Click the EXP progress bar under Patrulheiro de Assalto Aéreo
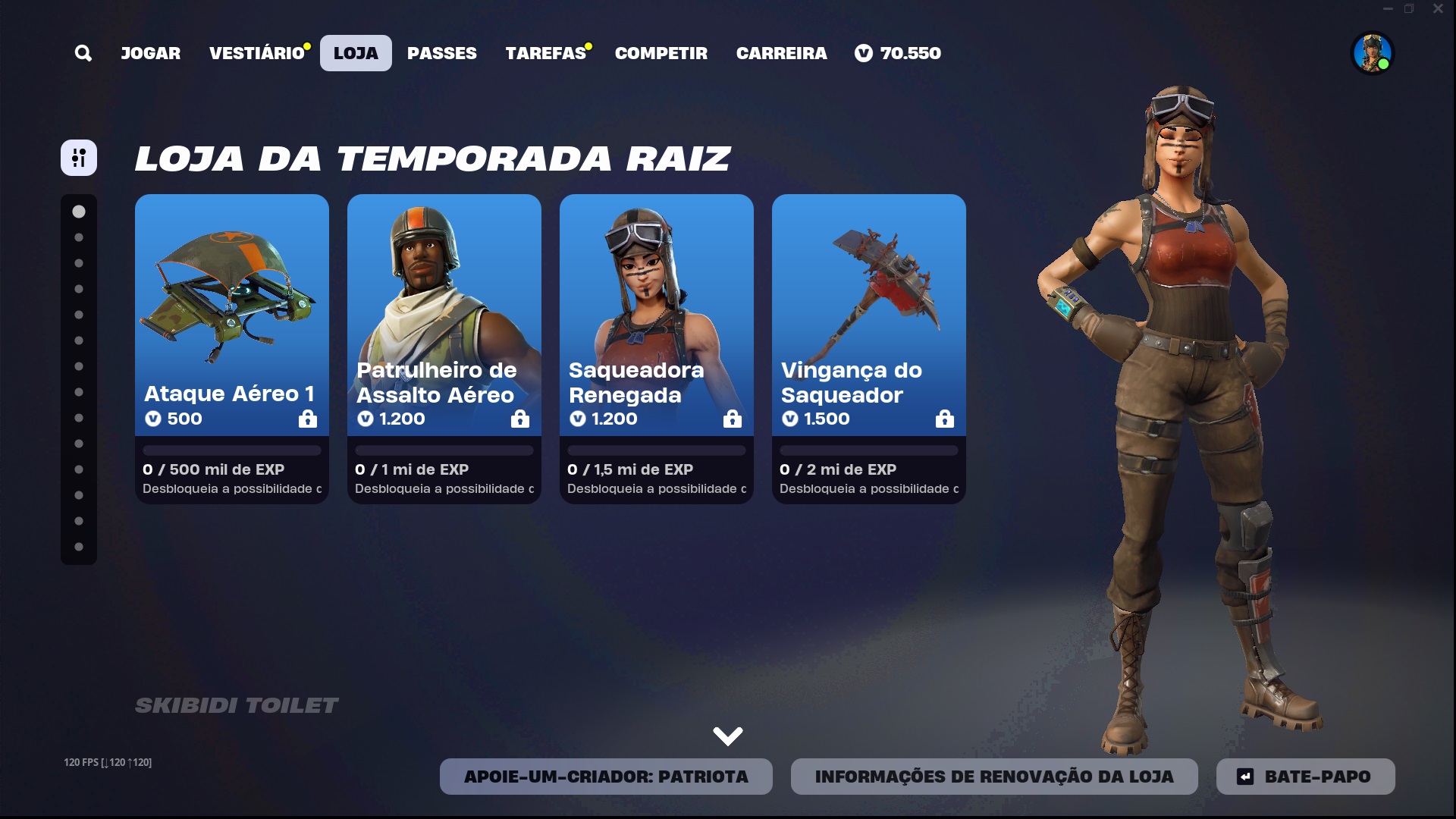 pos(444,450)
